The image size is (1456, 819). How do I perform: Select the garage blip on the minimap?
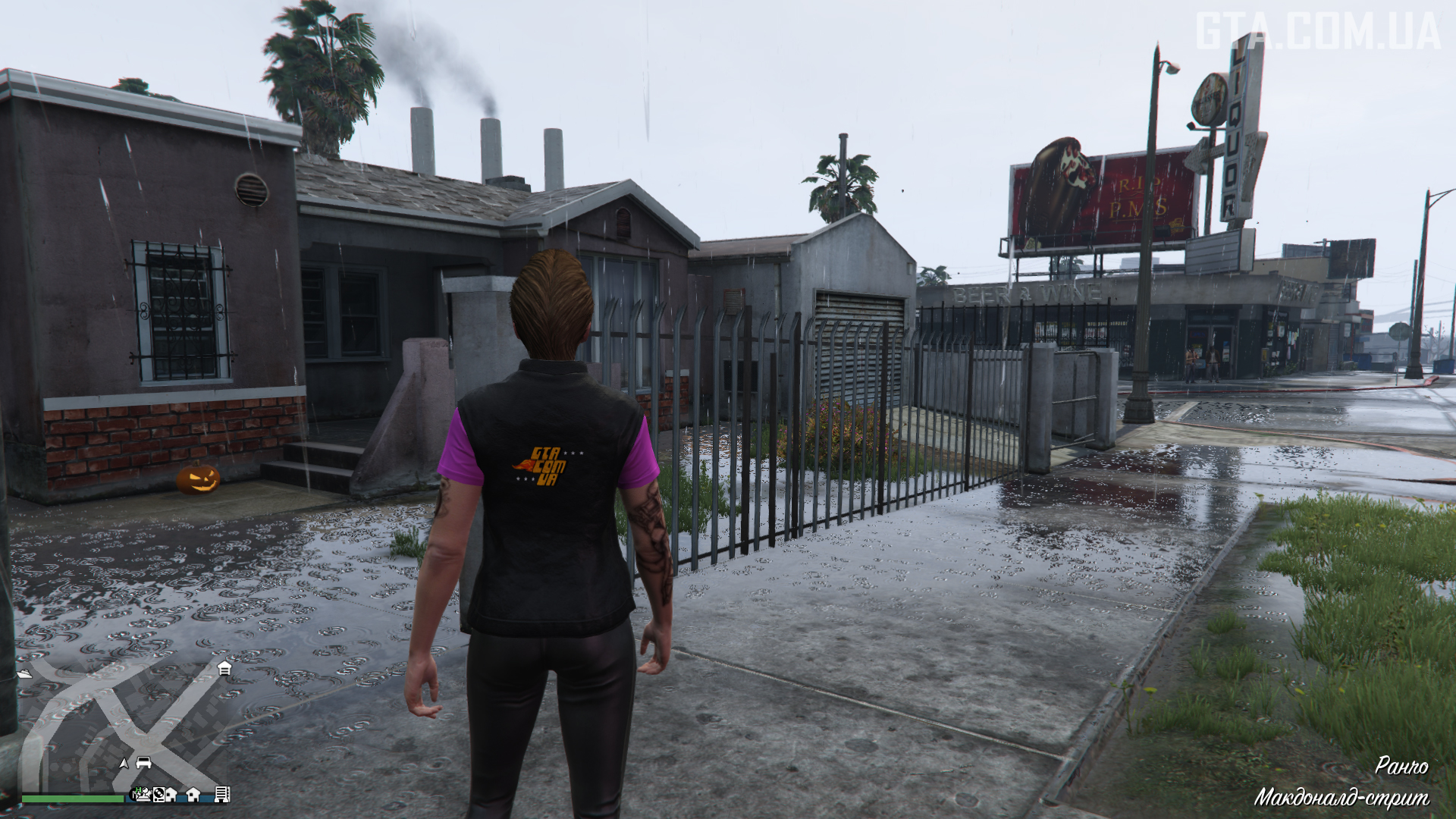[224, 668]
